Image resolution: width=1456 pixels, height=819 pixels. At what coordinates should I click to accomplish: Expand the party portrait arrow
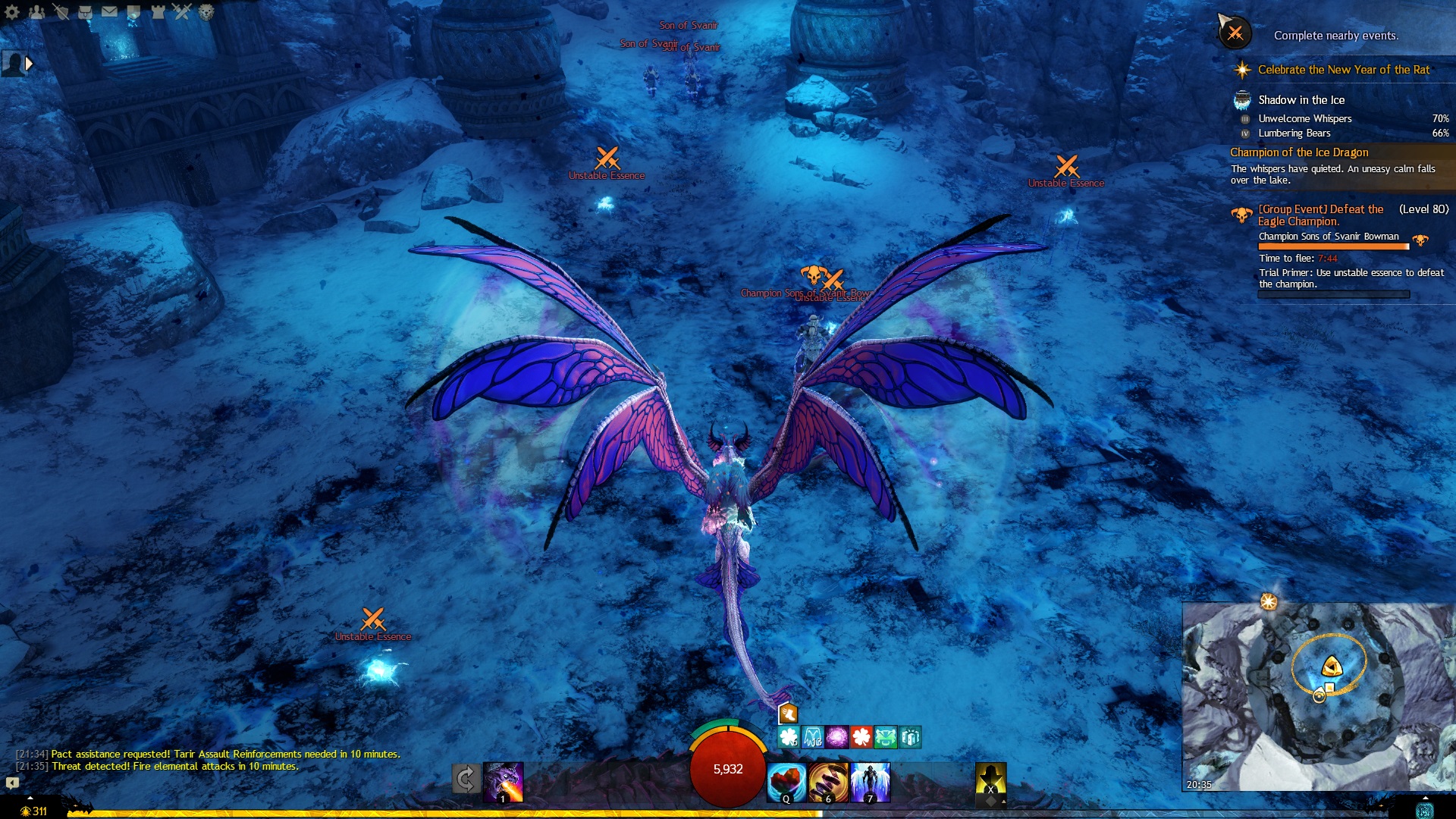tap(29, 64)
